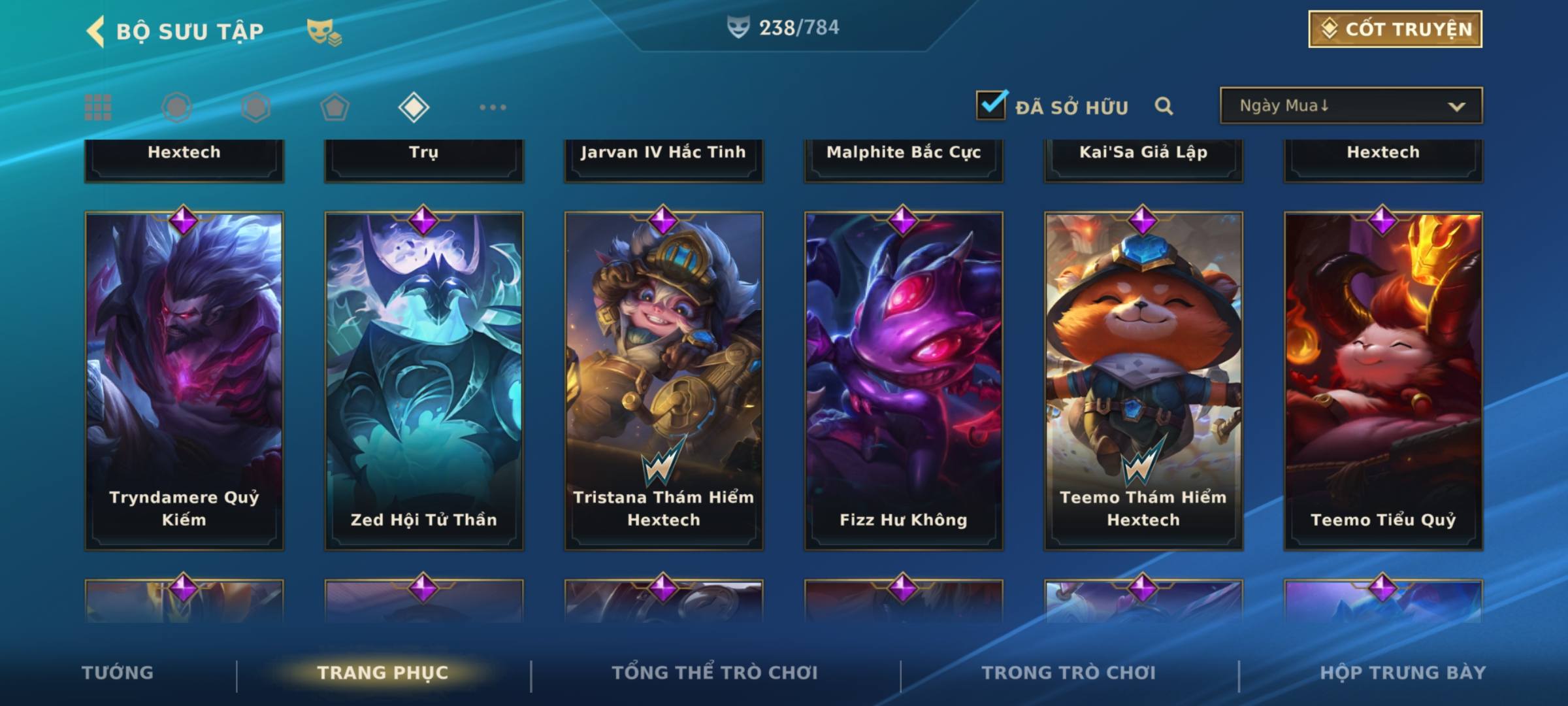Switch to the Tướng tab

click(x=118, y=673)
